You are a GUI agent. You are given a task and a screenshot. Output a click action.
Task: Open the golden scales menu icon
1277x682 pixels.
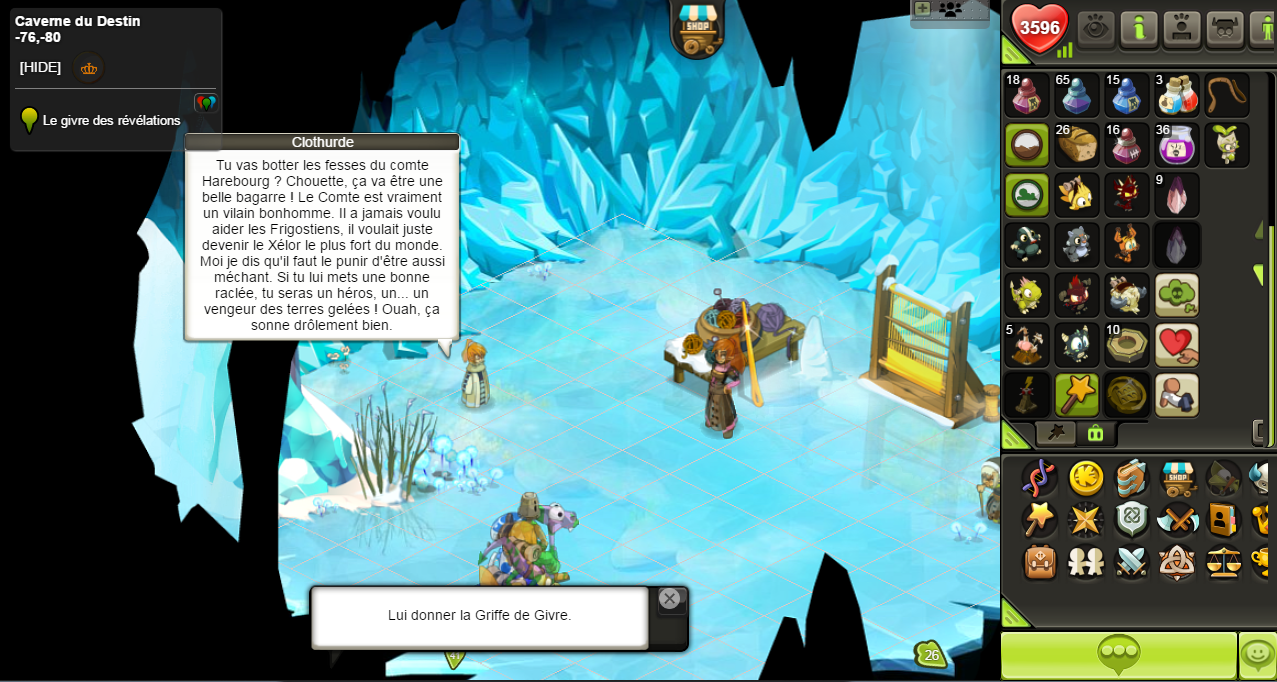click(1223, 562)
